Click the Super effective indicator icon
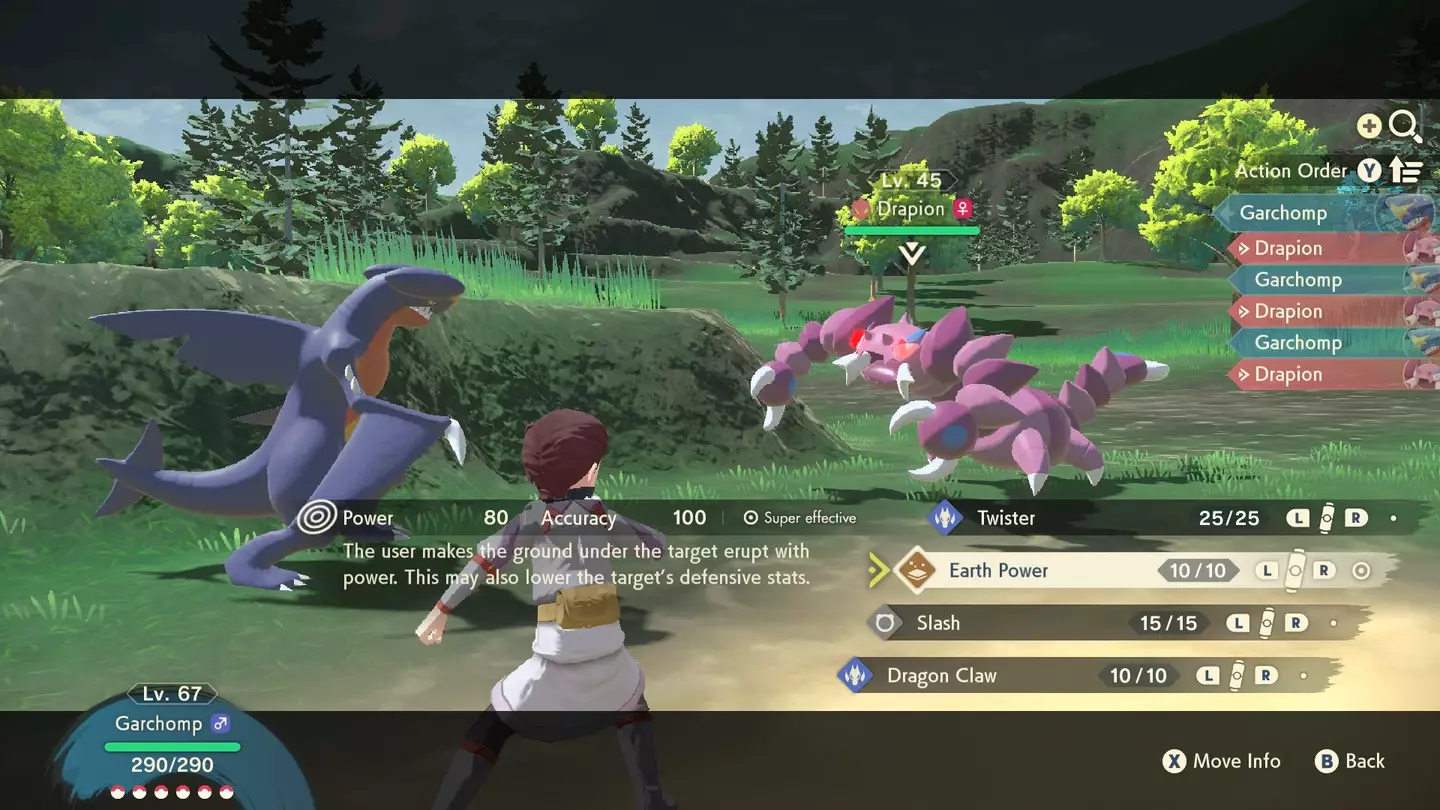 click(x=750, y=517)
